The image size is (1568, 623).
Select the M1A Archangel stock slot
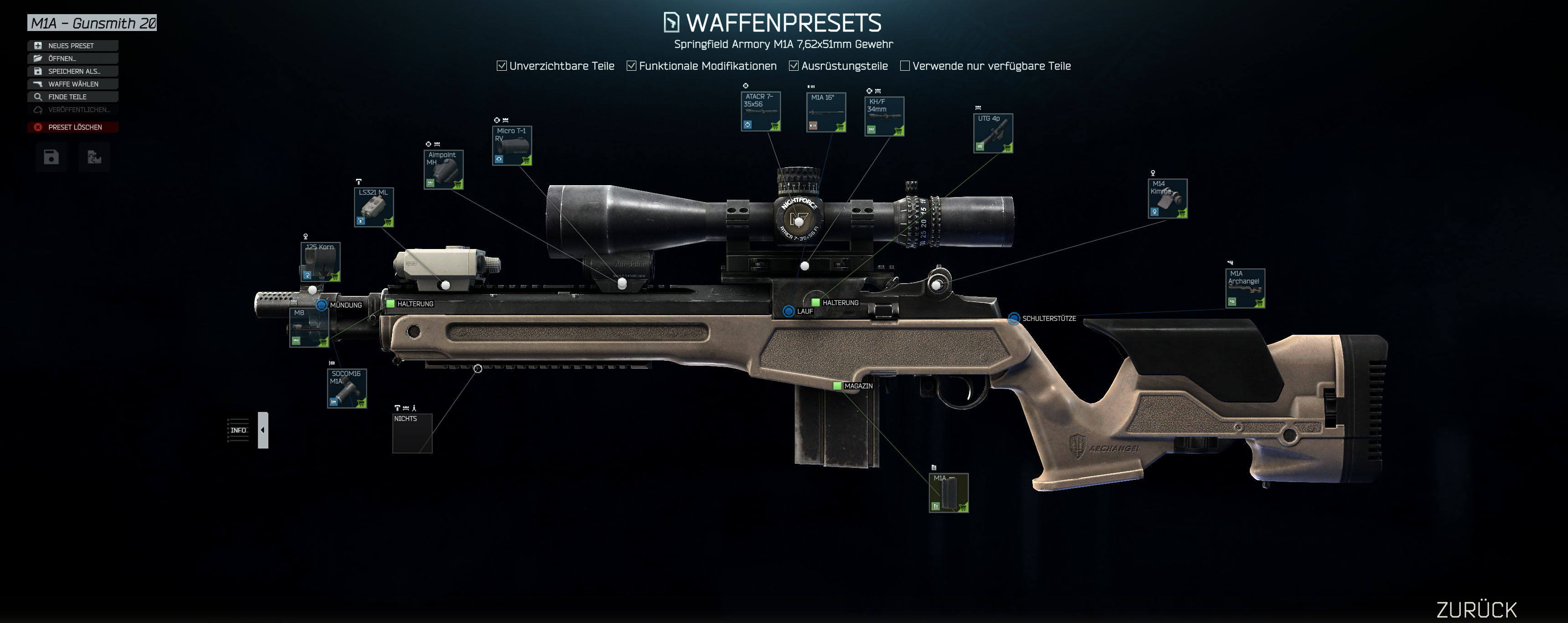tap(1245, 288)
